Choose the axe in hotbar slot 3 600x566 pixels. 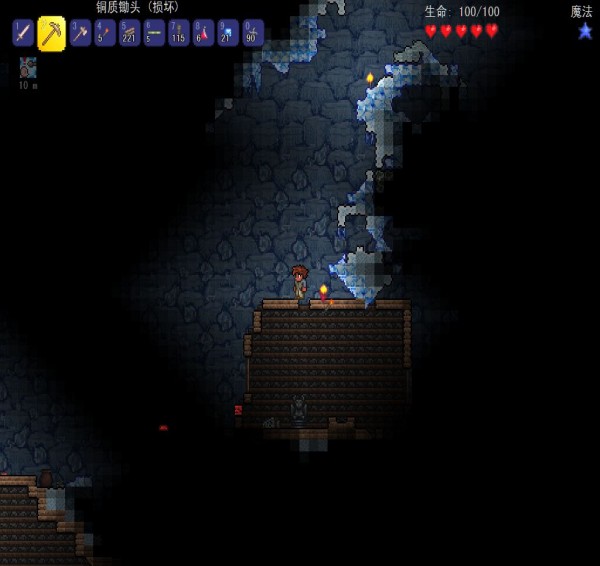point(80,33)
